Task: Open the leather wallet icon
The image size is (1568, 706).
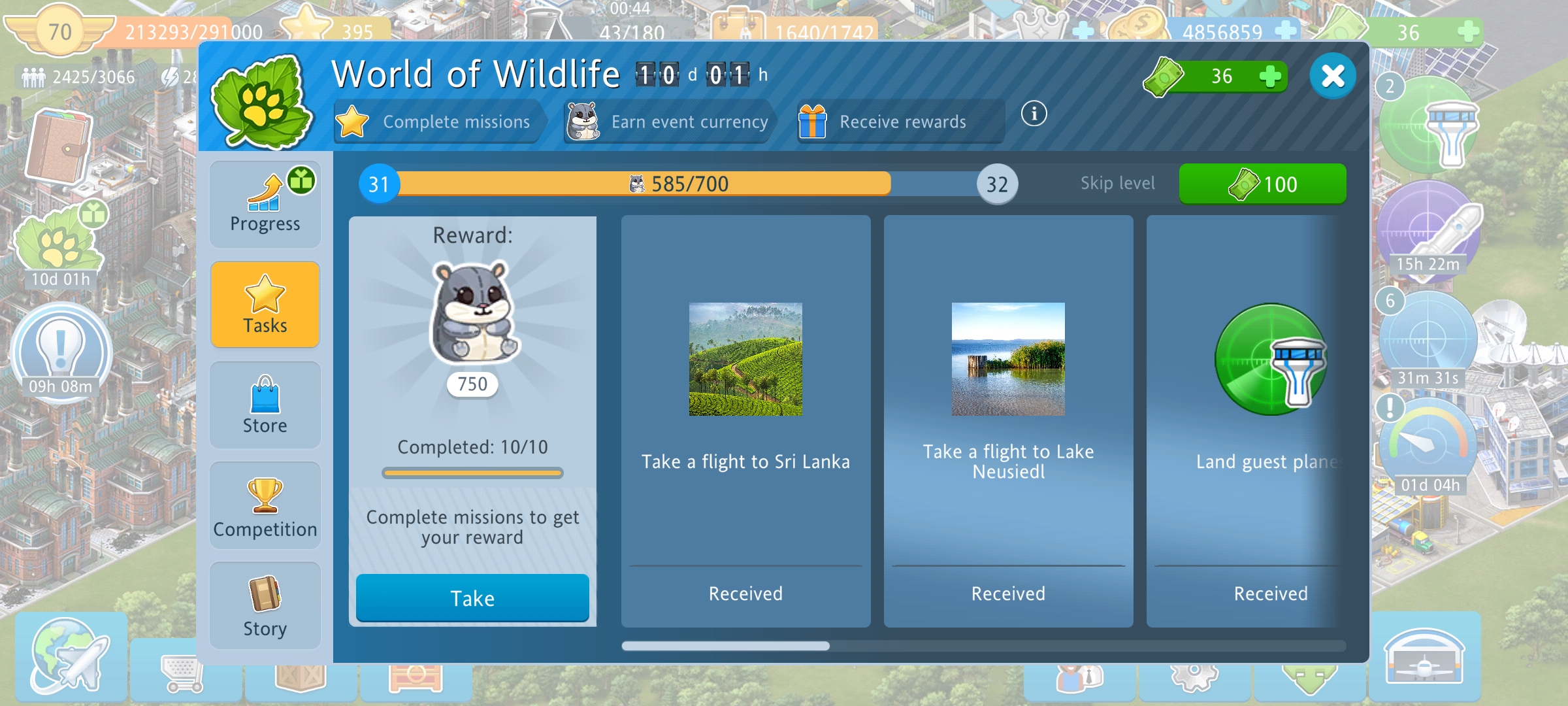Action: pyautogui.click(x=59, y=147)
